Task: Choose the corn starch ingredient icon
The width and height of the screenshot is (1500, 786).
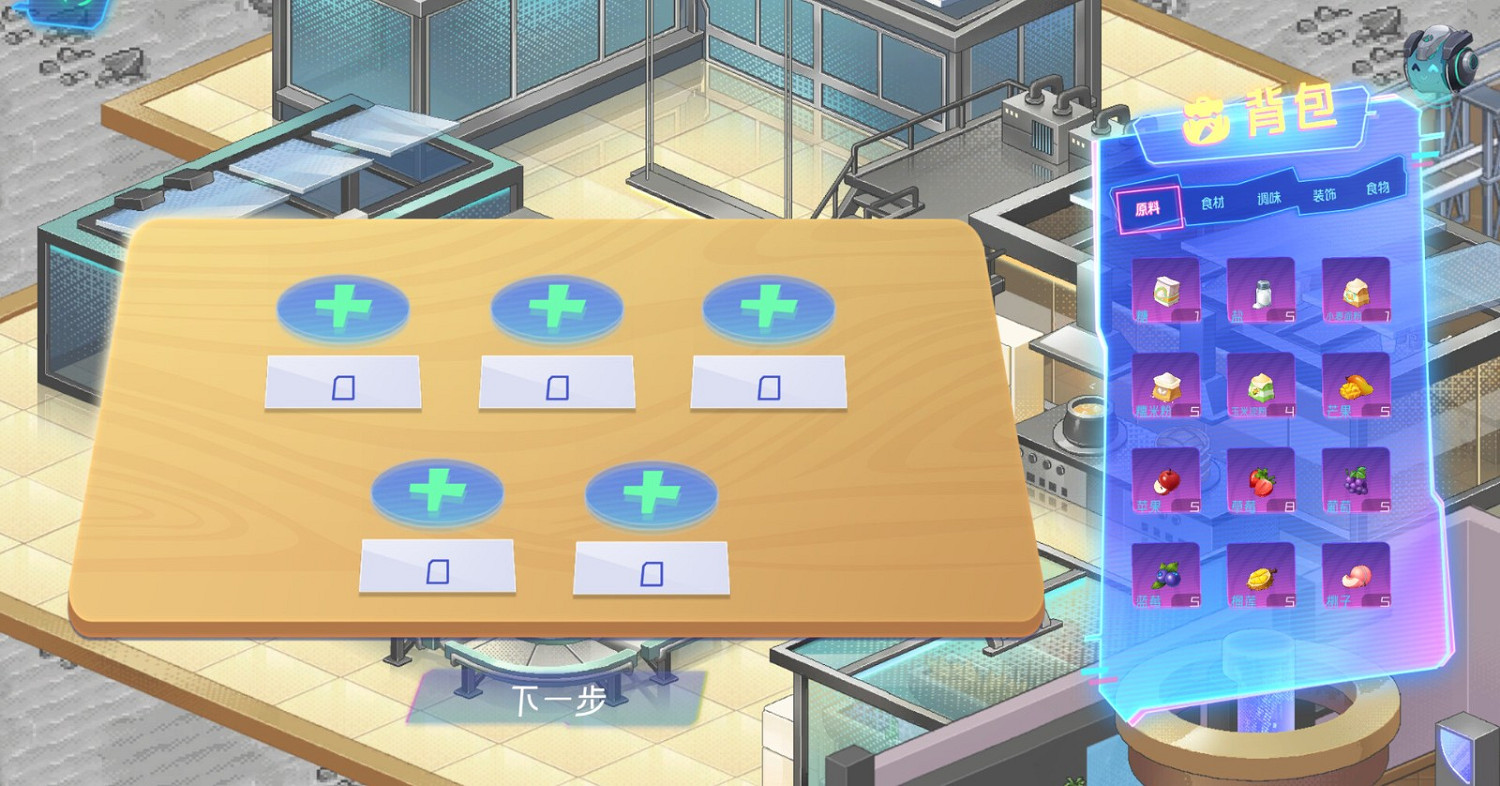Action: (x=1262, y=385)
